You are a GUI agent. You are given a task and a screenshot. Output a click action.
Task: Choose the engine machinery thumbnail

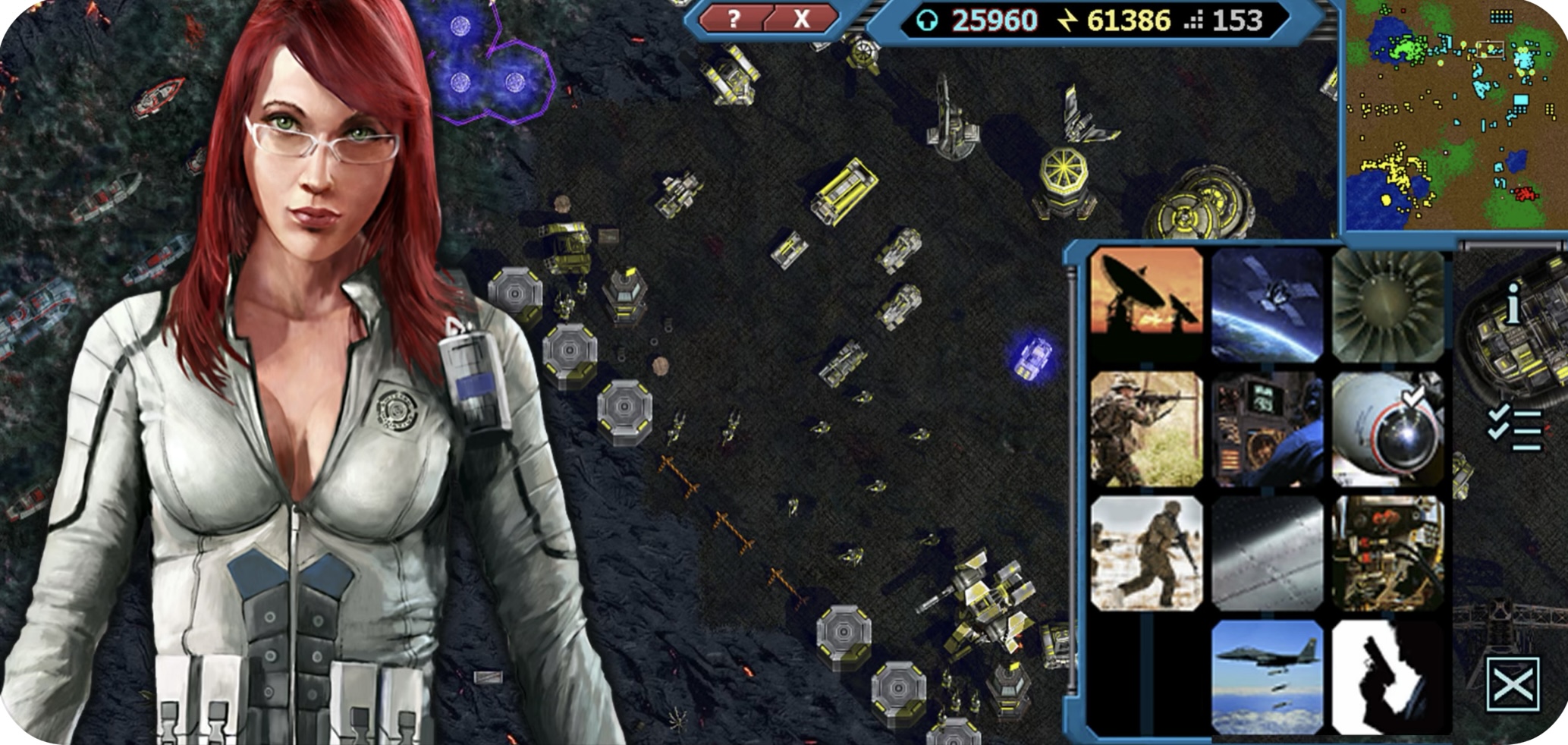coord(1388,553)
